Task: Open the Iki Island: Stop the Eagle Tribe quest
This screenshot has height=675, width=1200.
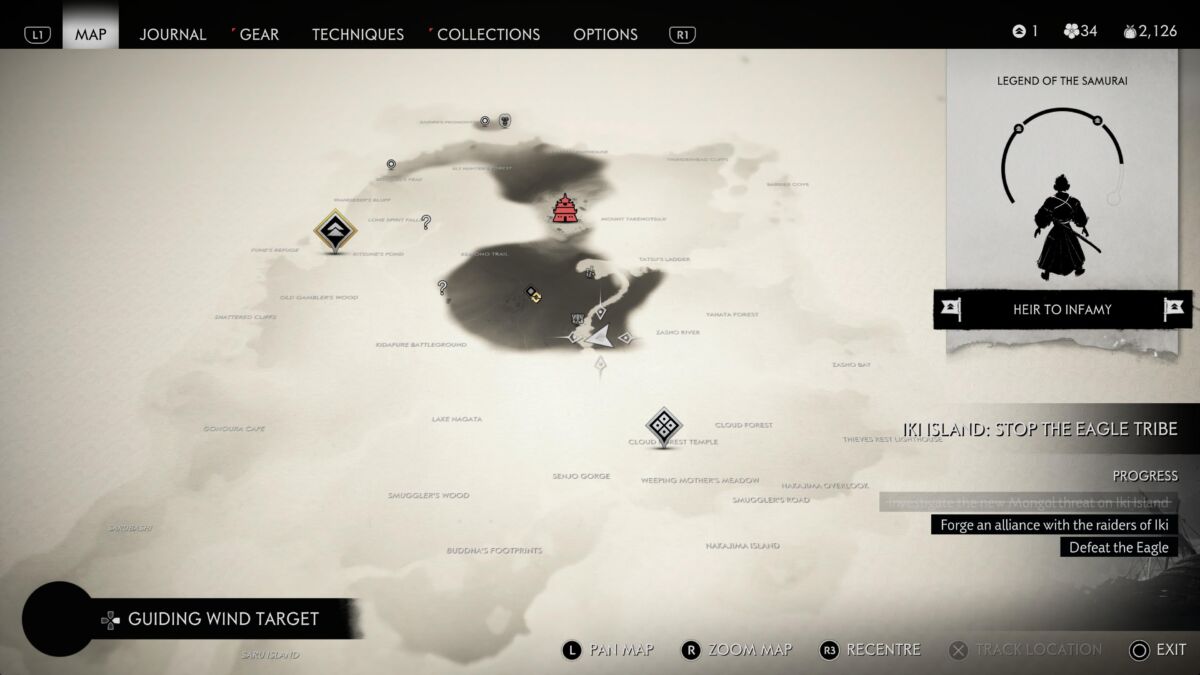Action: (x=1040, y=429)
